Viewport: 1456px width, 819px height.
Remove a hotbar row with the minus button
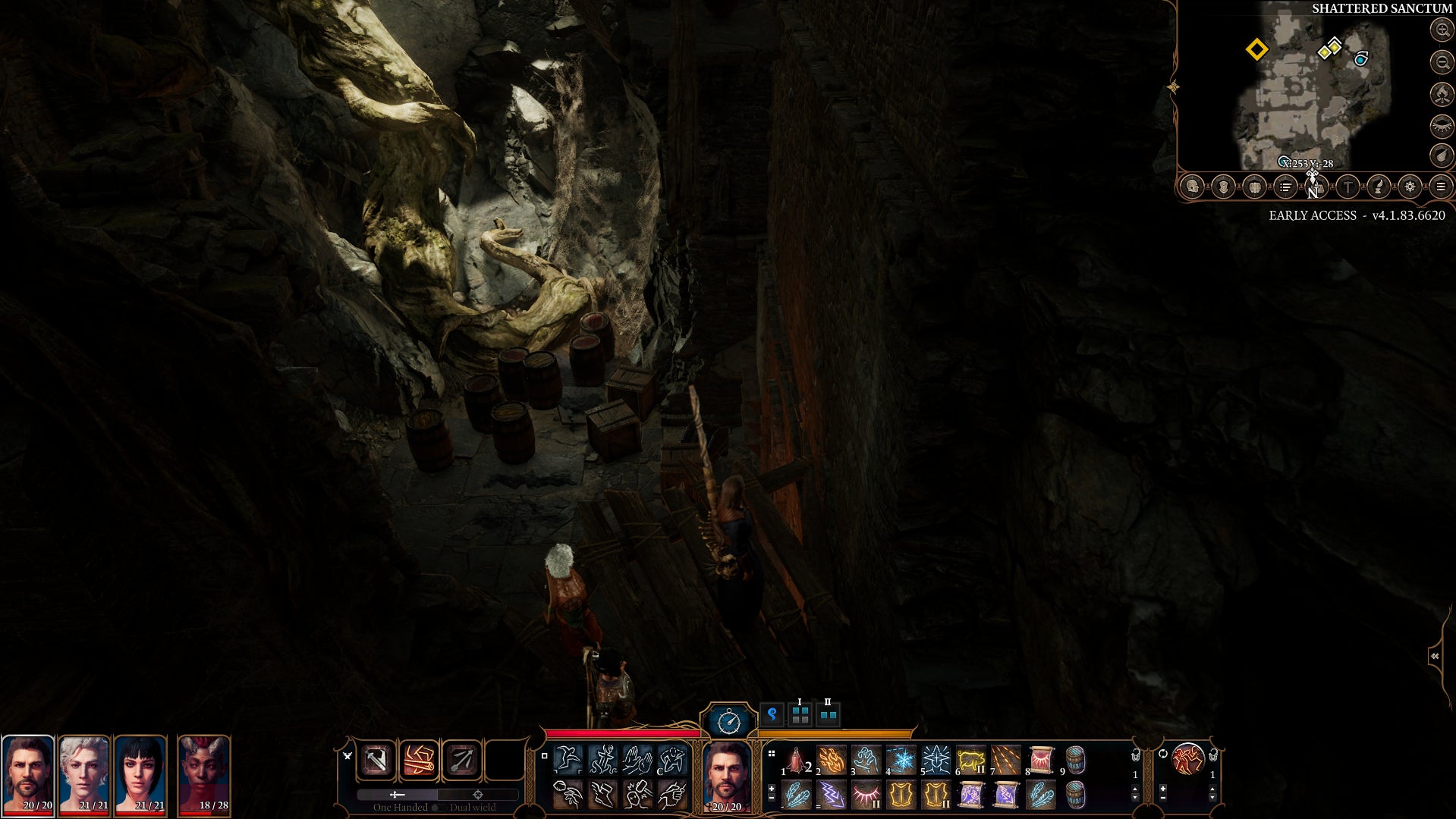(771, 799)
